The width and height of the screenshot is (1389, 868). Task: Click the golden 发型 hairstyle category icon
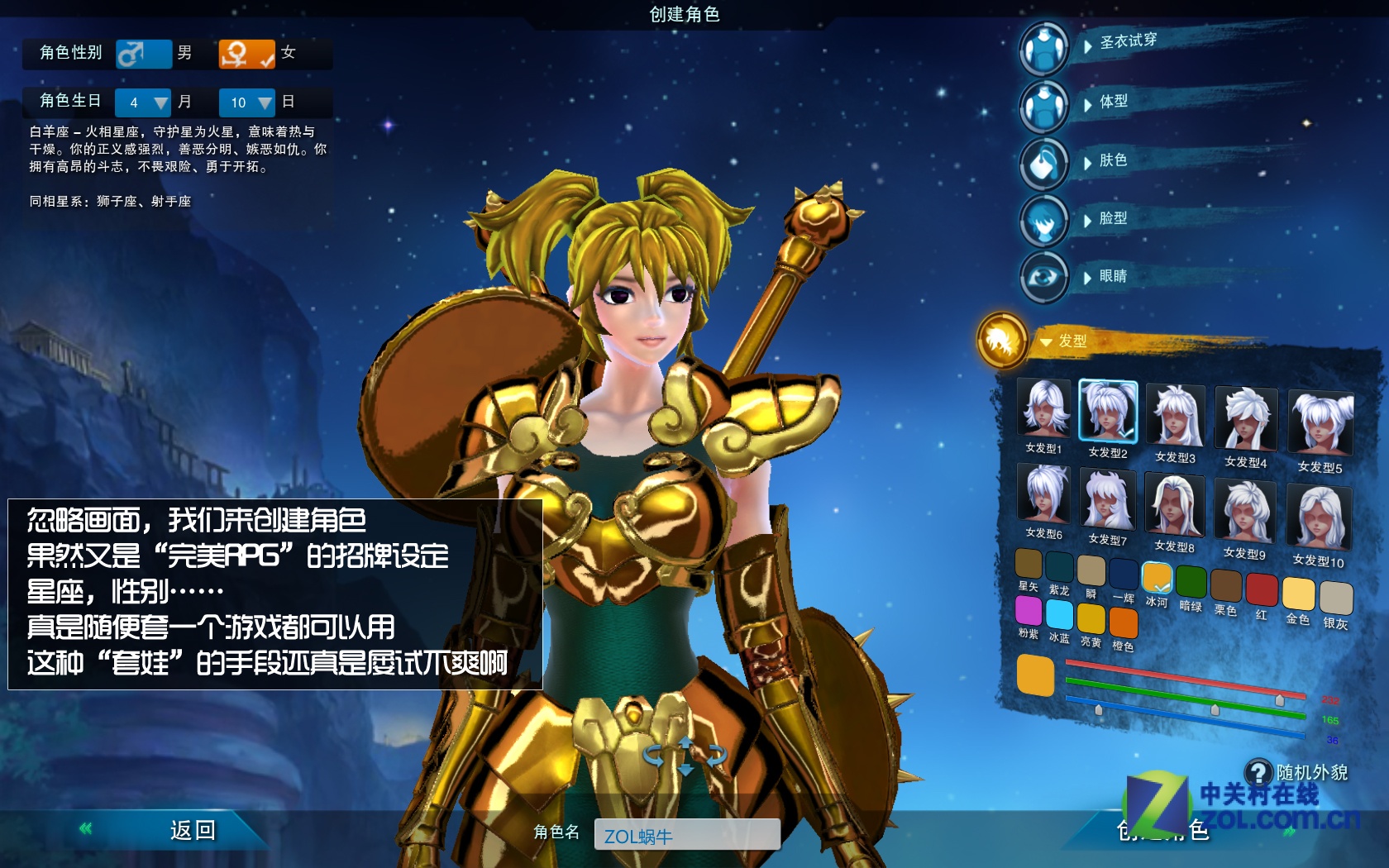(x=1002, y=341)
